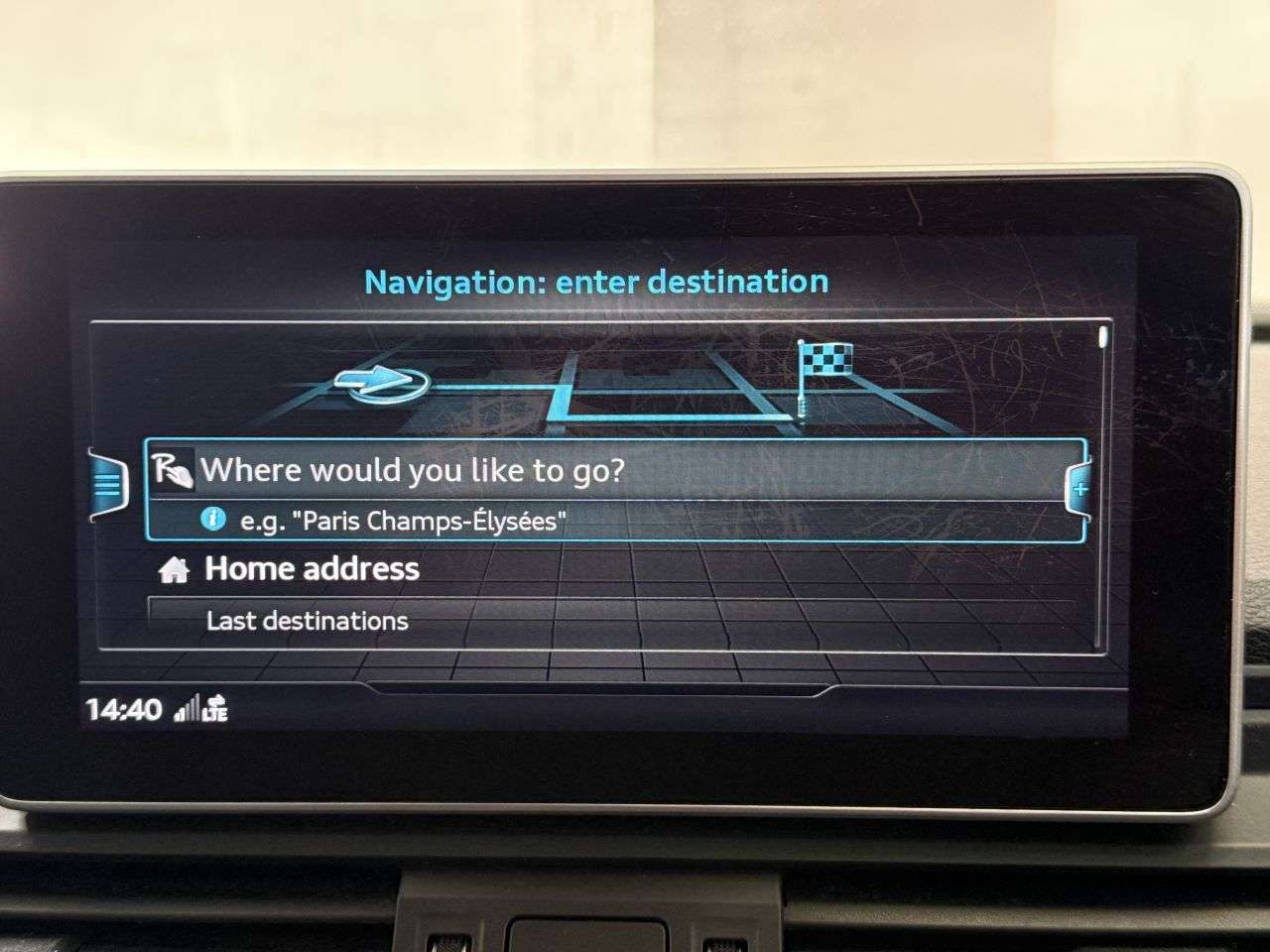Screen dimensions: 1270x952
Task: Click the list scrollbar on the right edge
Action: click(1102, 486)
